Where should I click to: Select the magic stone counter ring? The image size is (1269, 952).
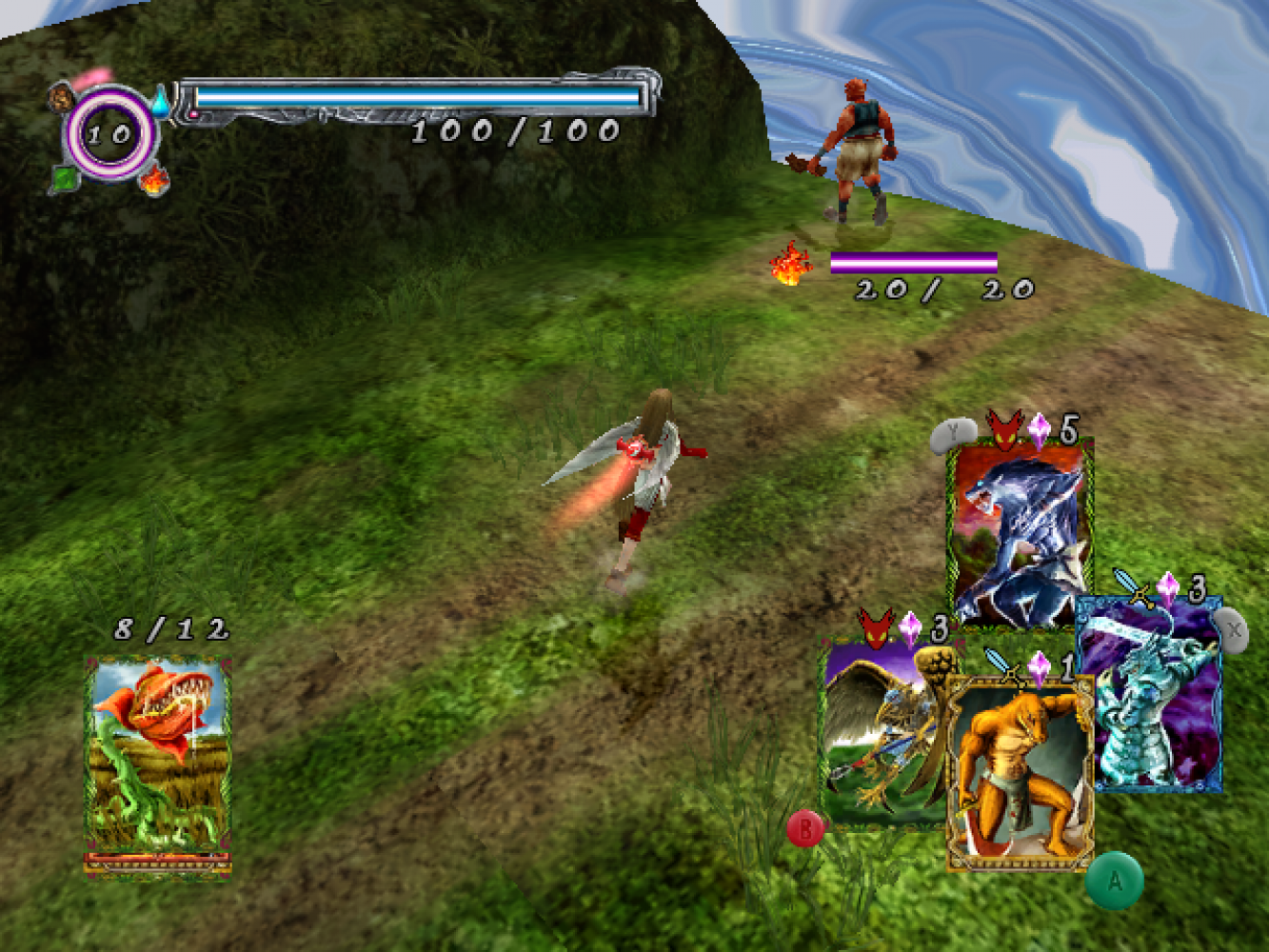(x=110, y=133)
